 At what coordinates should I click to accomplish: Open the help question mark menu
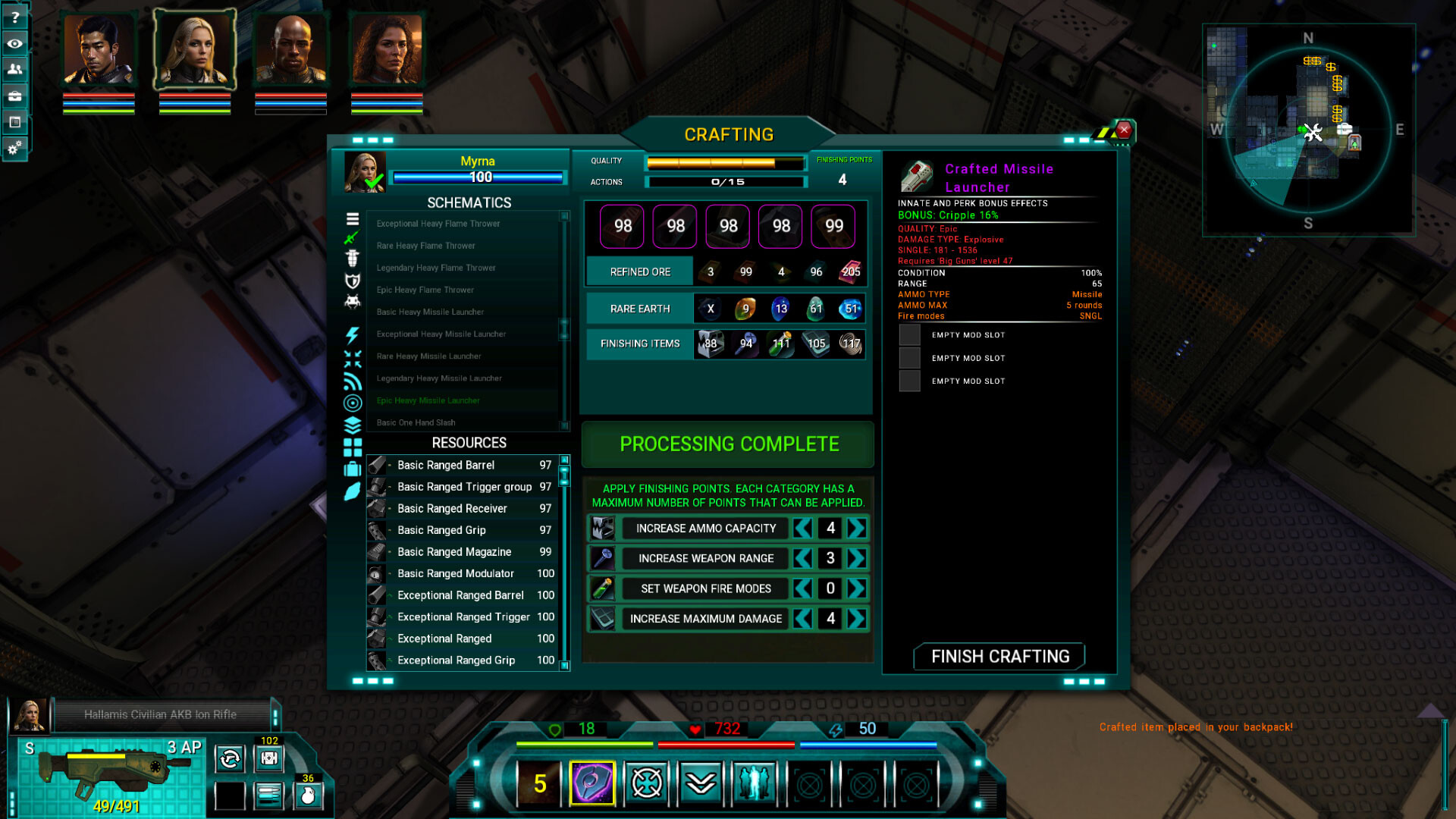[x=14, y=17]
